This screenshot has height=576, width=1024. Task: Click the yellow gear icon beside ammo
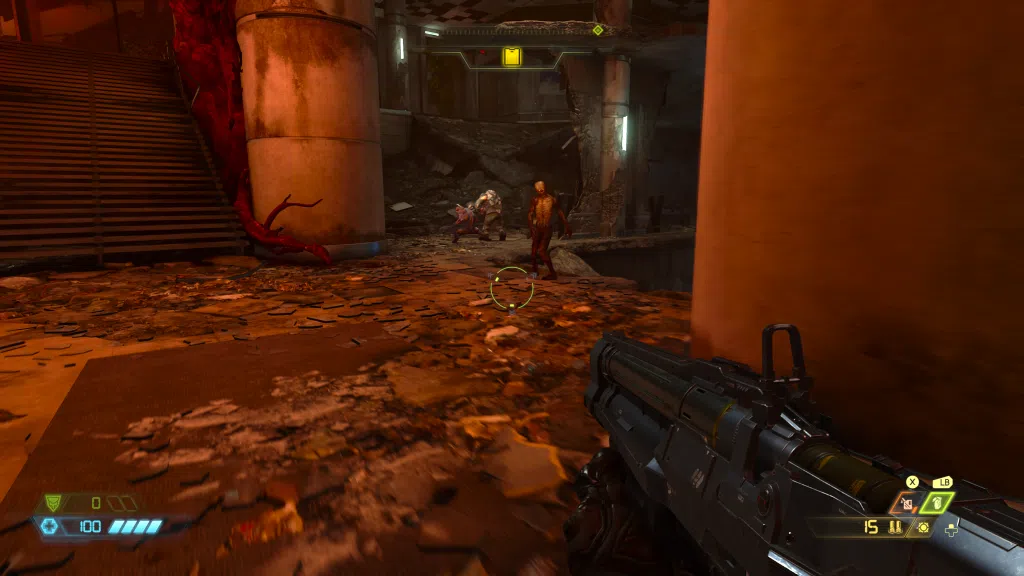(922, 527)
